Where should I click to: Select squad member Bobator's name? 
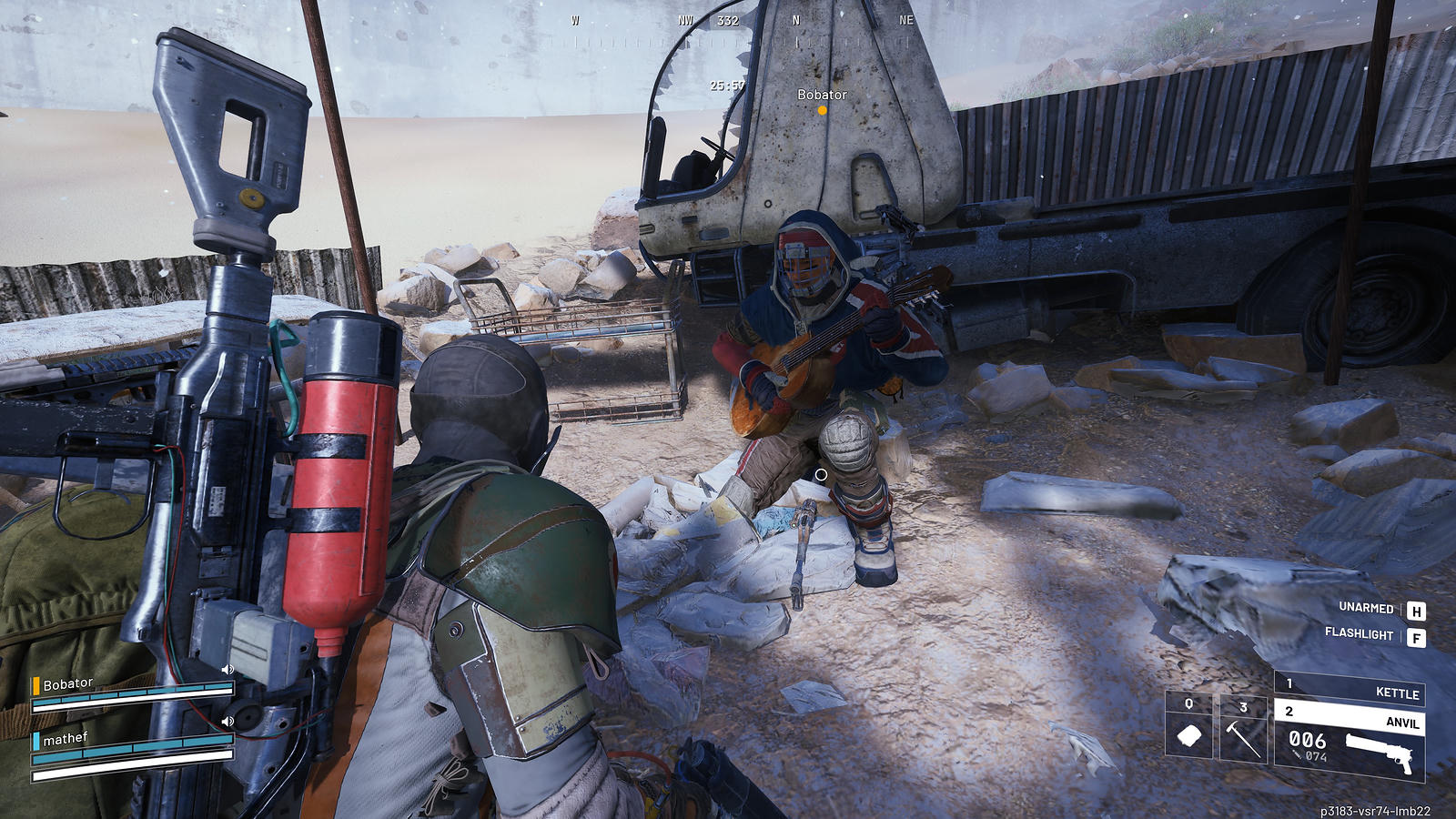point(68,684)
